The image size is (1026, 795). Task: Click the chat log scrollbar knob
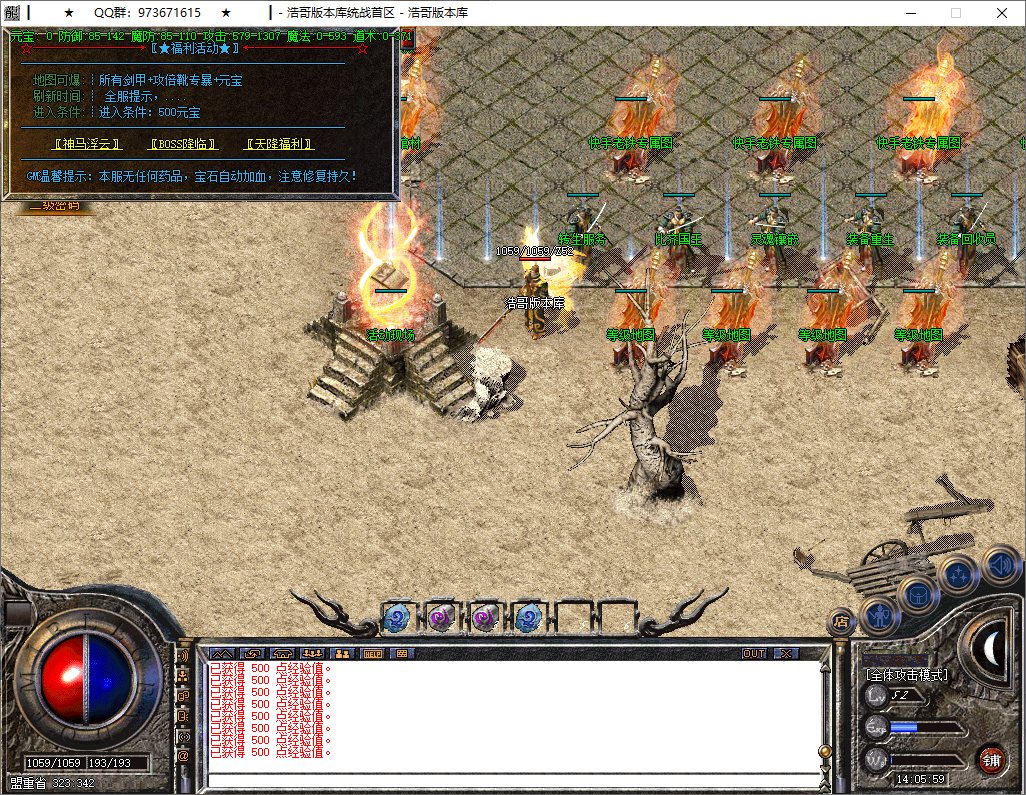coord(824,751)
